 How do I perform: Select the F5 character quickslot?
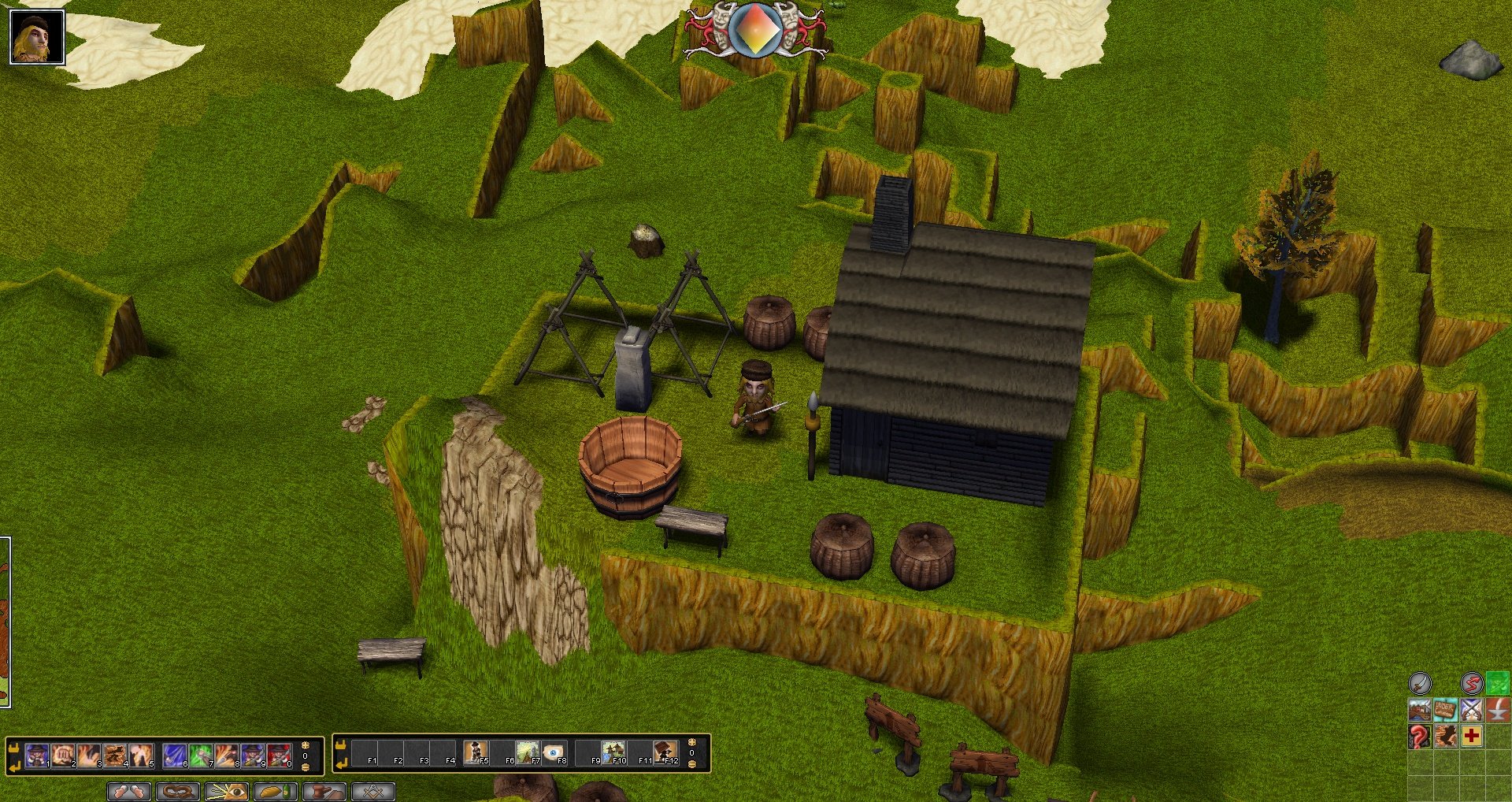(475, 753)
